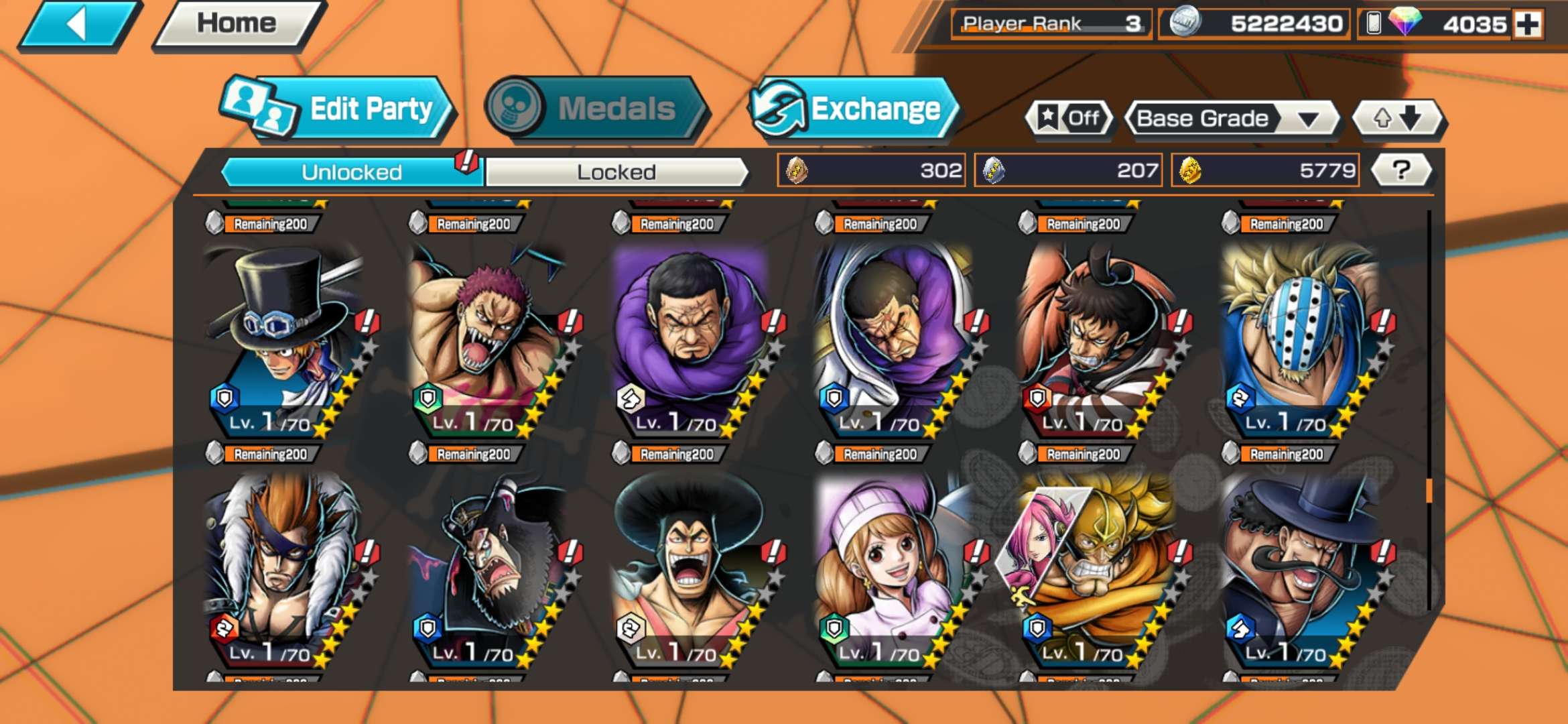
Task: Return to the Home screen
Action: [x=237, y=24]
